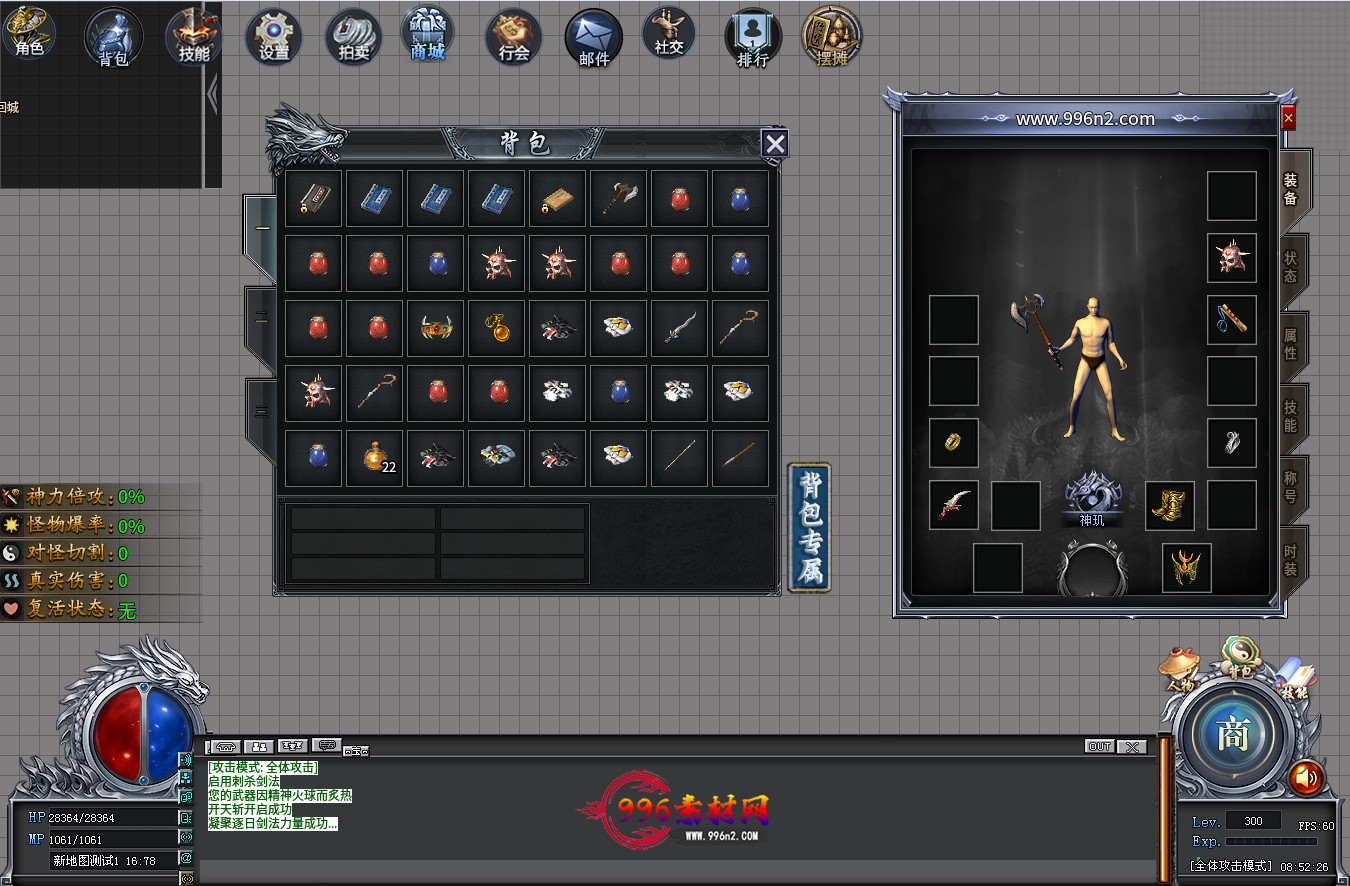The width and height of the screenshot is (1350, 886).
Task: Select the potion stack with 22
Action: (375, 457)
